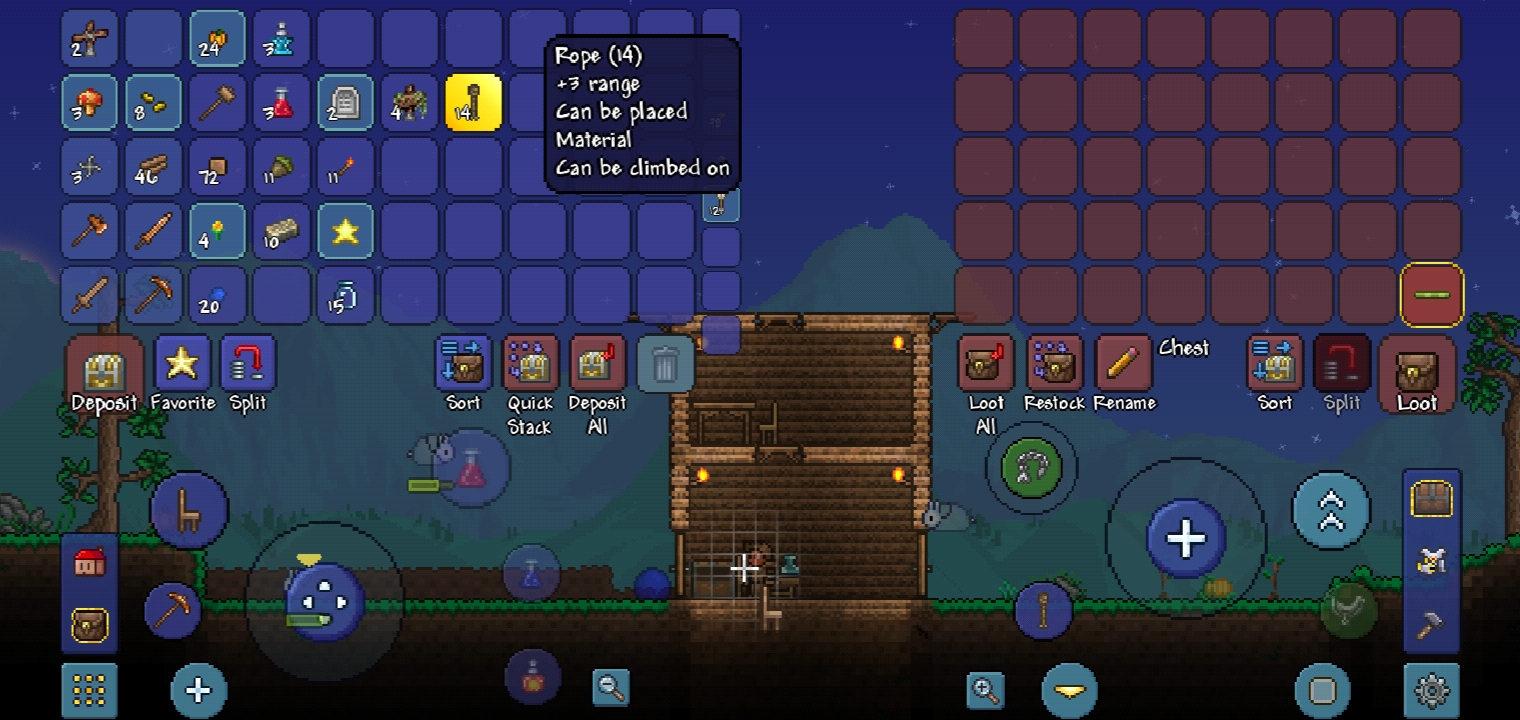The height and width of the screenshot is (720, 1520).
Task: Toggle the inventory grid layout button
Action: tap(88, 690)
